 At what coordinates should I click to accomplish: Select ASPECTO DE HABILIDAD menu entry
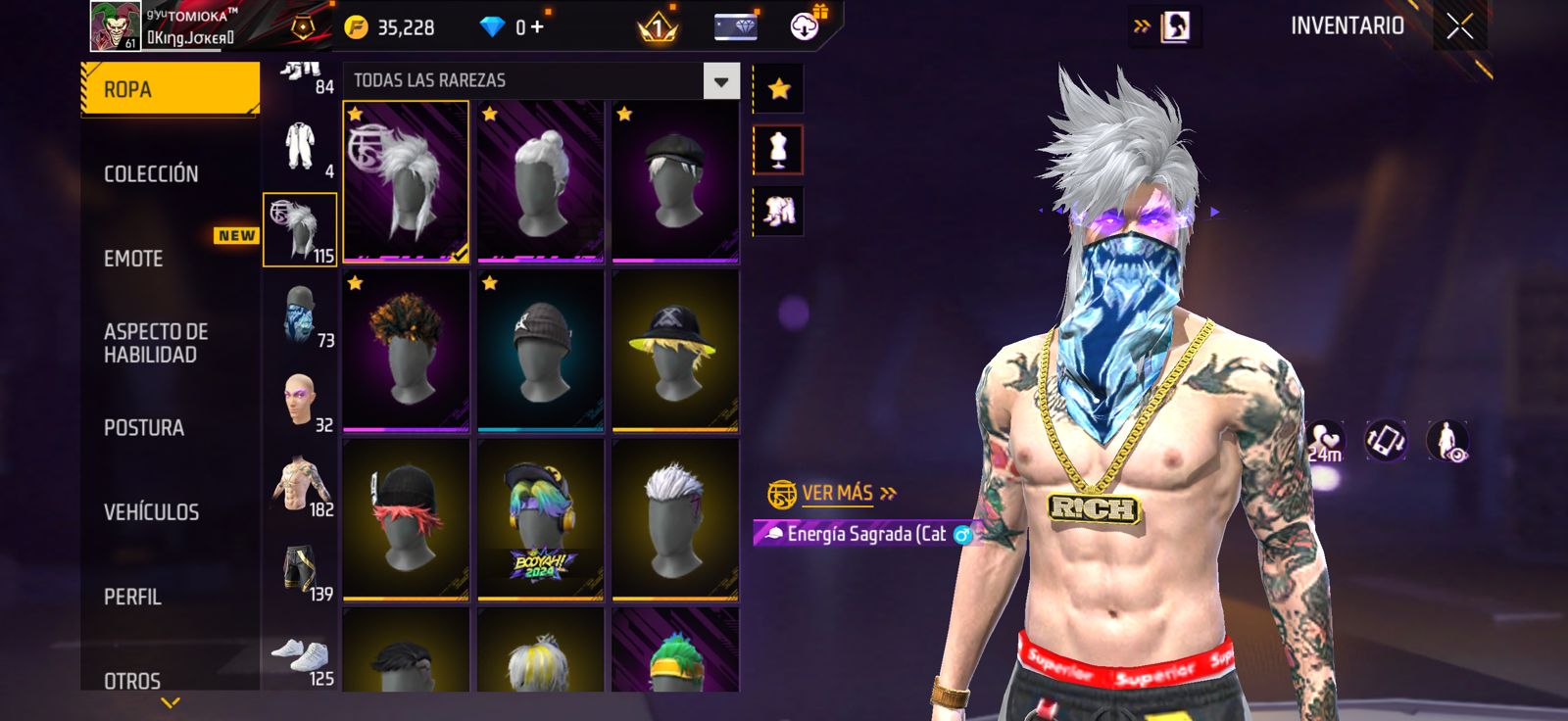click(x=156, y=343)
